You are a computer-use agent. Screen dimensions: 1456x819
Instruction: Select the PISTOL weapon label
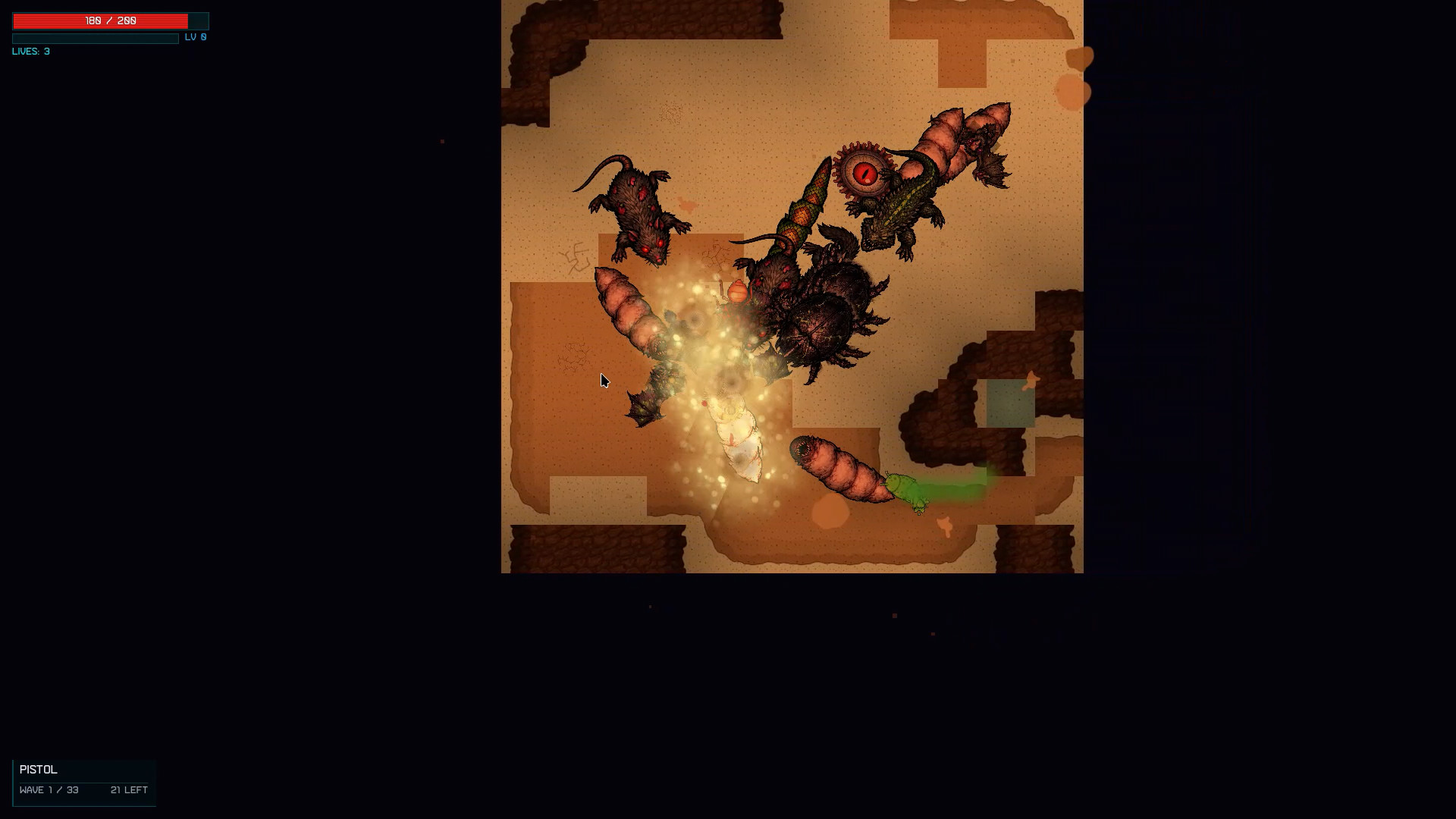pos(38,769)
